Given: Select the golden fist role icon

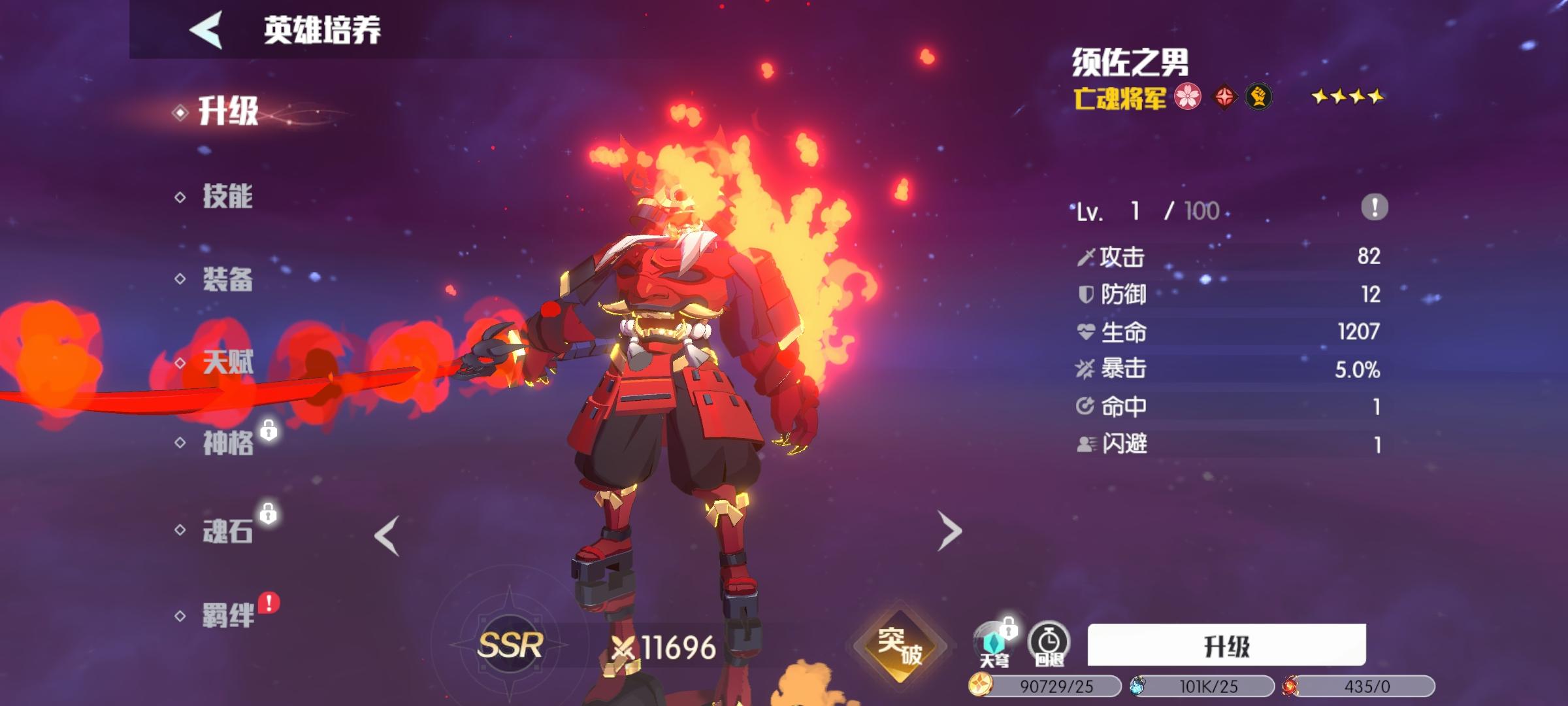Looking at the screenshot, I should click(x=1258, y=97).
